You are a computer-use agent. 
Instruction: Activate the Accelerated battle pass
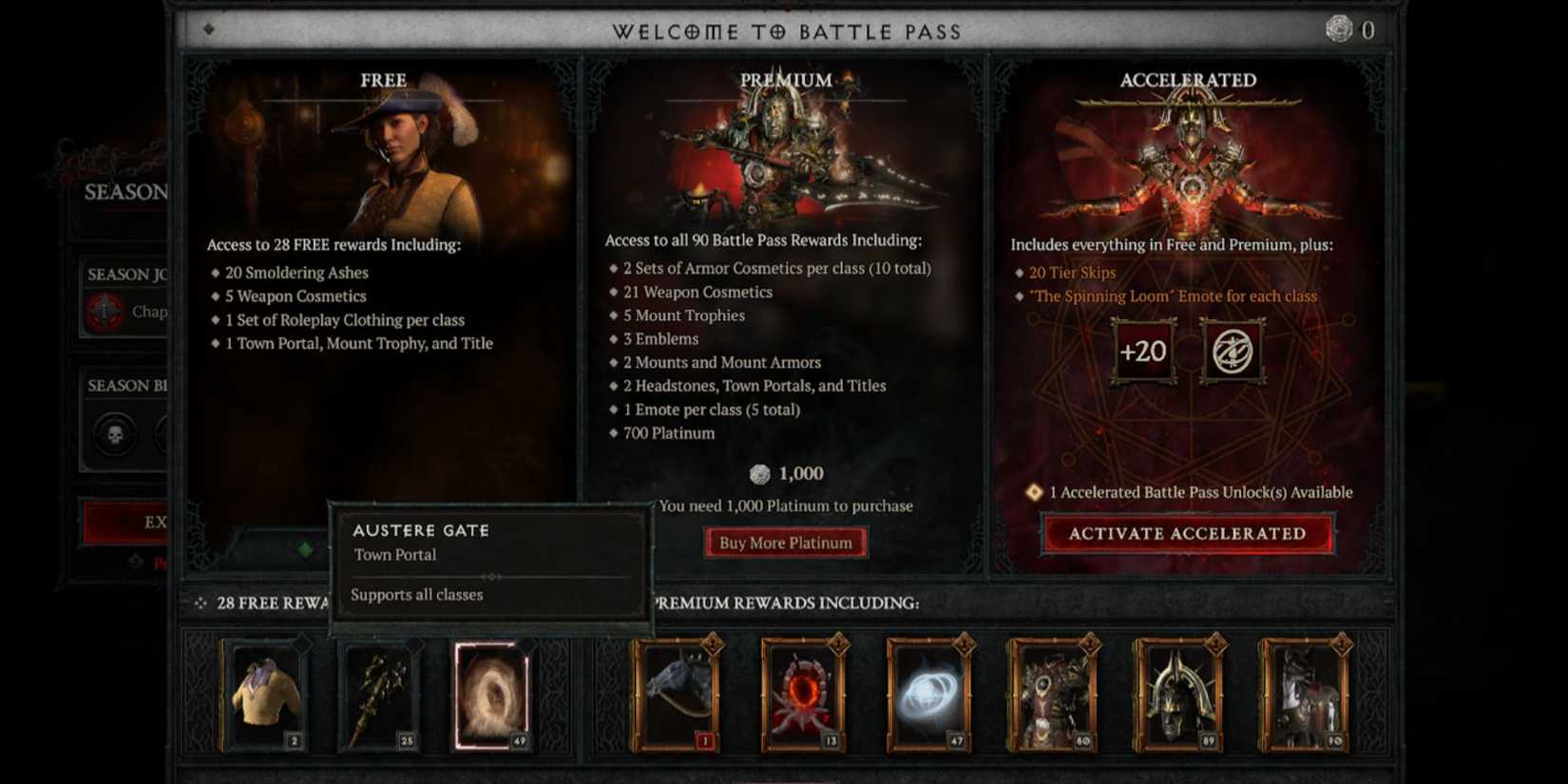[x=1189, y=533]
